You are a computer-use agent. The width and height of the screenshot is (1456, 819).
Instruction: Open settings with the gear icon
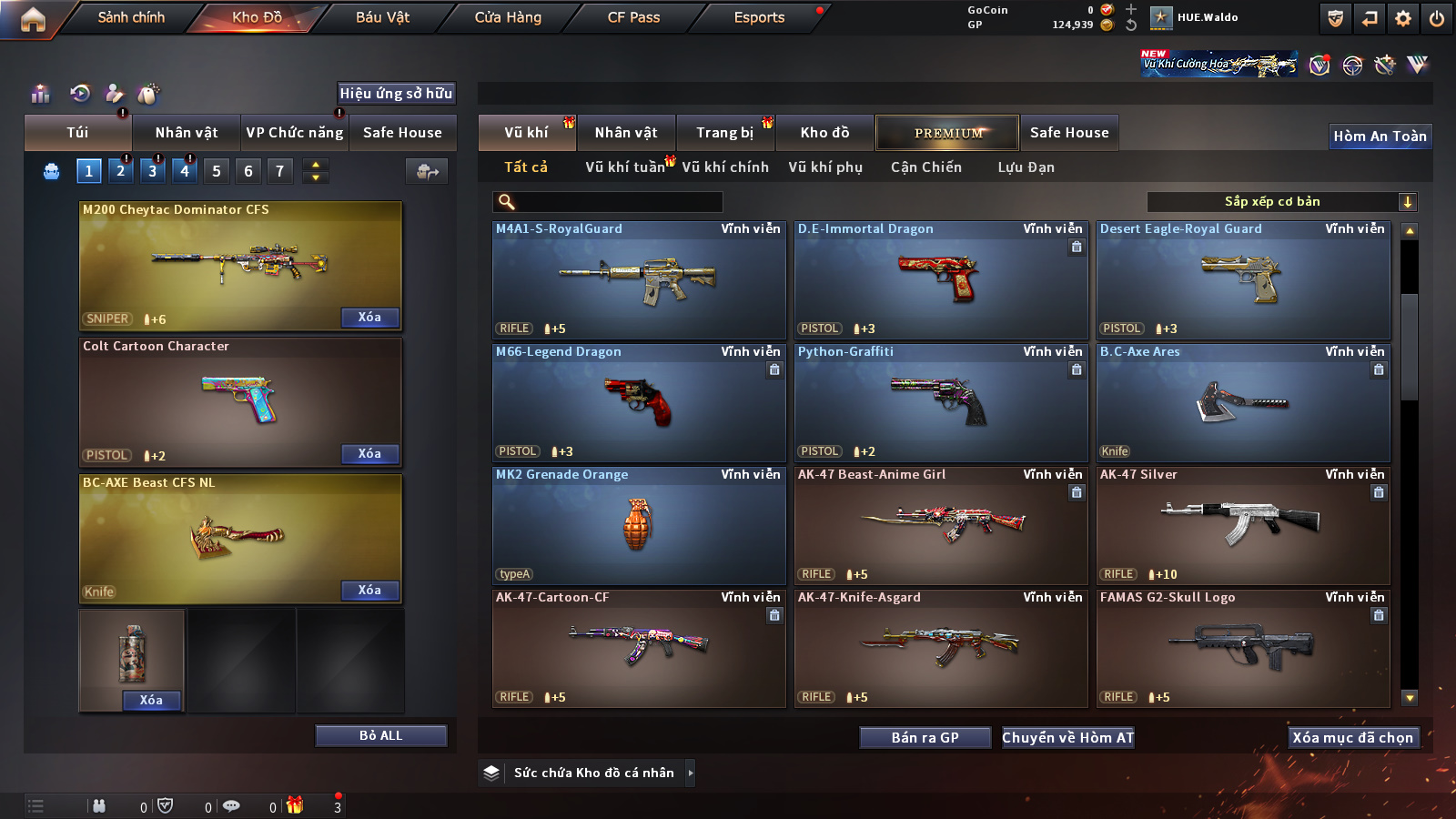1403,18
